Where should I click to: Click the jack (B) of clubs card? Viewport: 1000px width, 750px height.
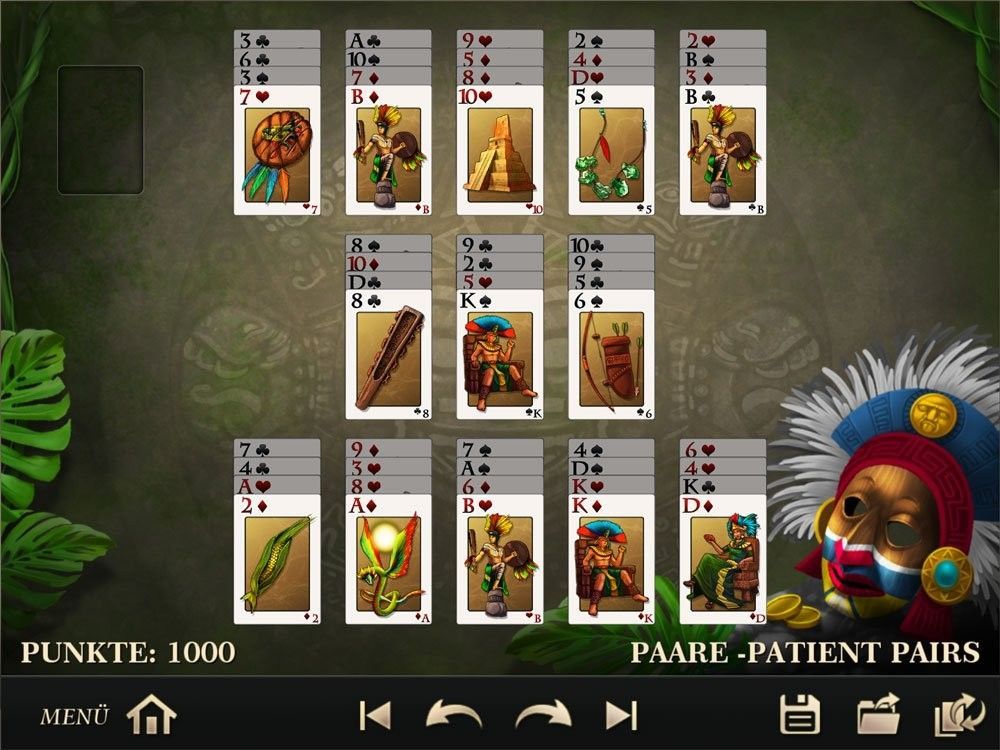coord(722,150)
